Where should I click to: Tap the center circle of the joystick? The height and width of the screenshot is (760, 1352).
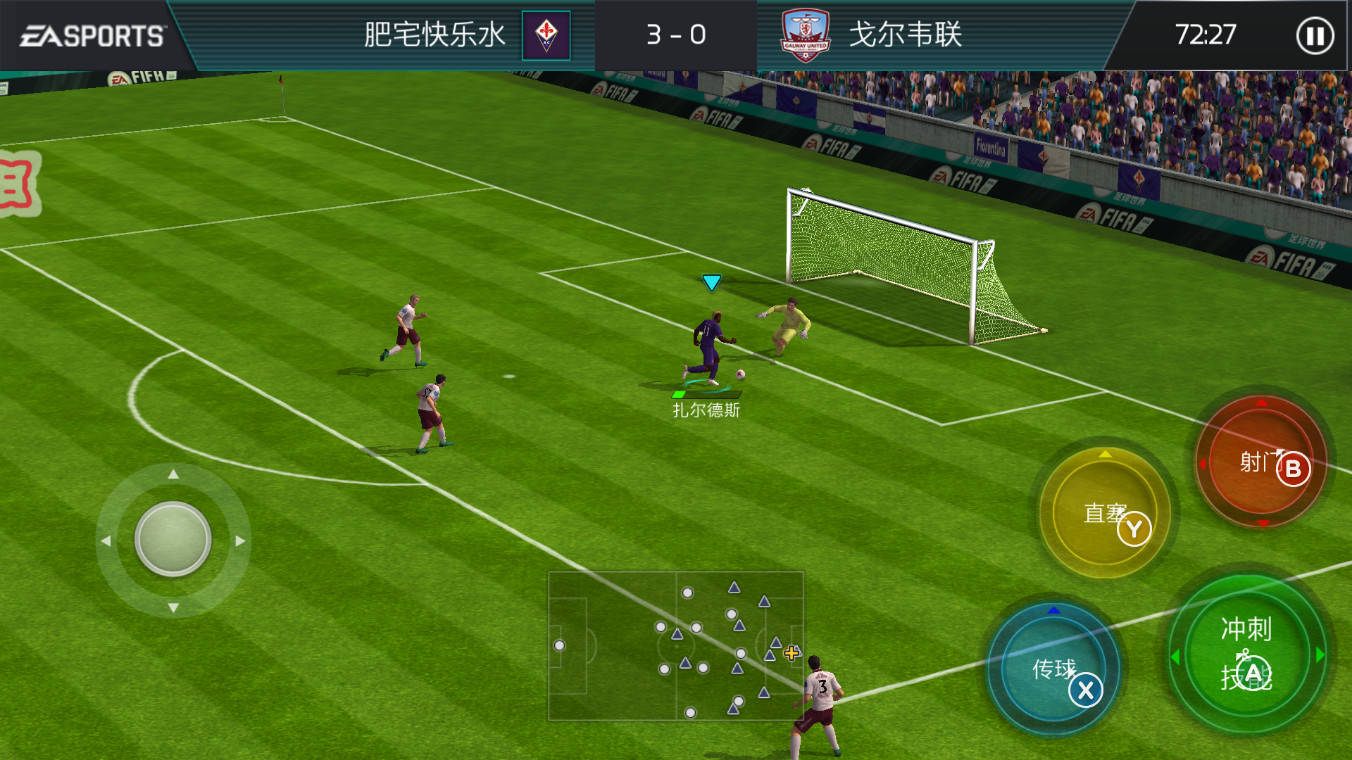point(170,540)
